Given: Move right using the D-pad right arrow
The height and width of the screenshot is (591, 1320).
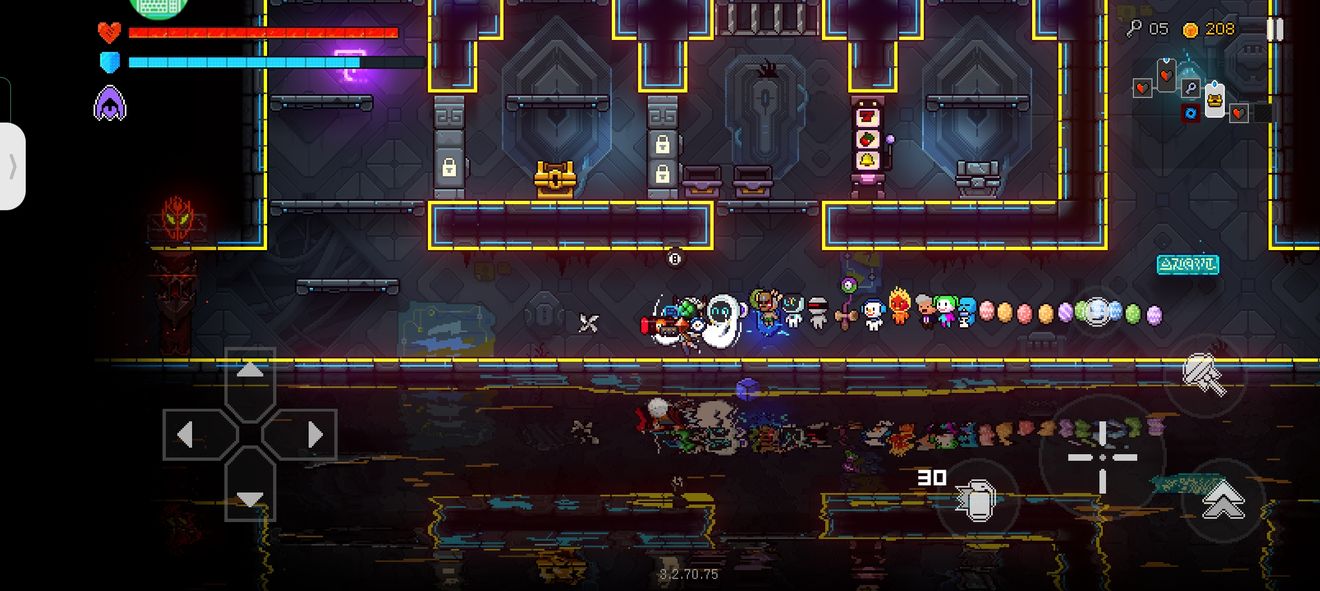Looking at the screenshot, I should click(x=314, y=434).
